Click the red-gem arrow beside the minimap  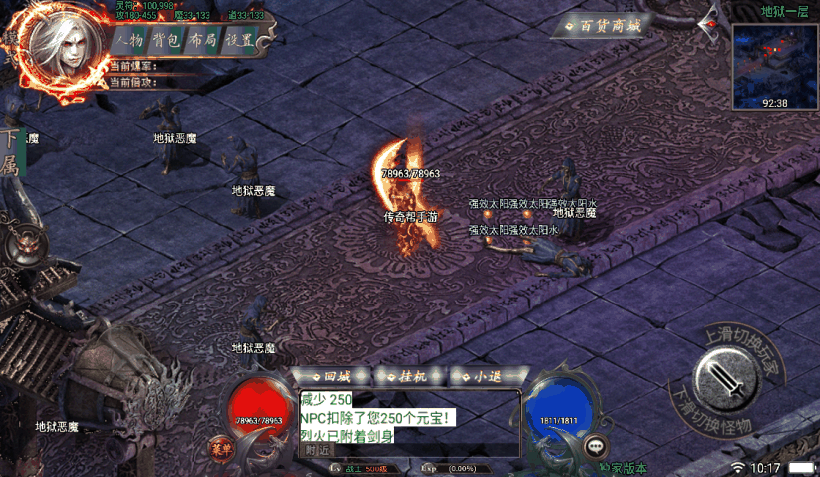(711, 19)
